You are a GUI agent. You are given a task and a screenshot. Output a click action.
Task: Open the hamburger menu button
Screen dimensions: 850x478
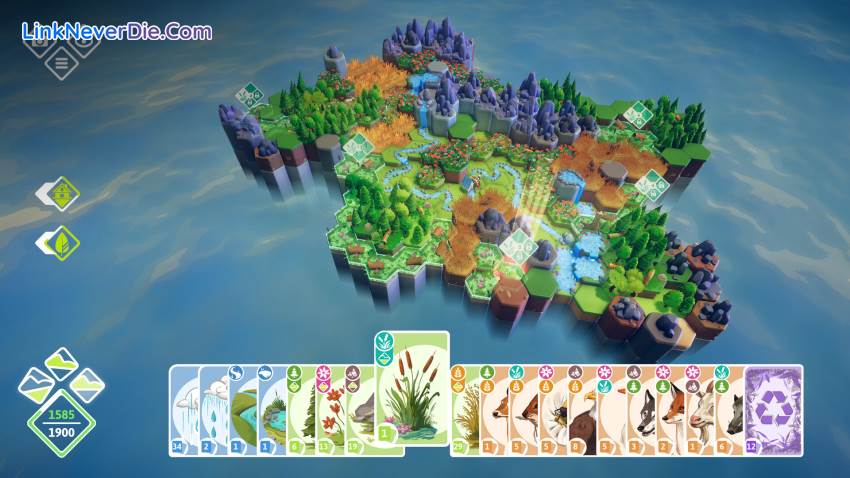(61, 65)
